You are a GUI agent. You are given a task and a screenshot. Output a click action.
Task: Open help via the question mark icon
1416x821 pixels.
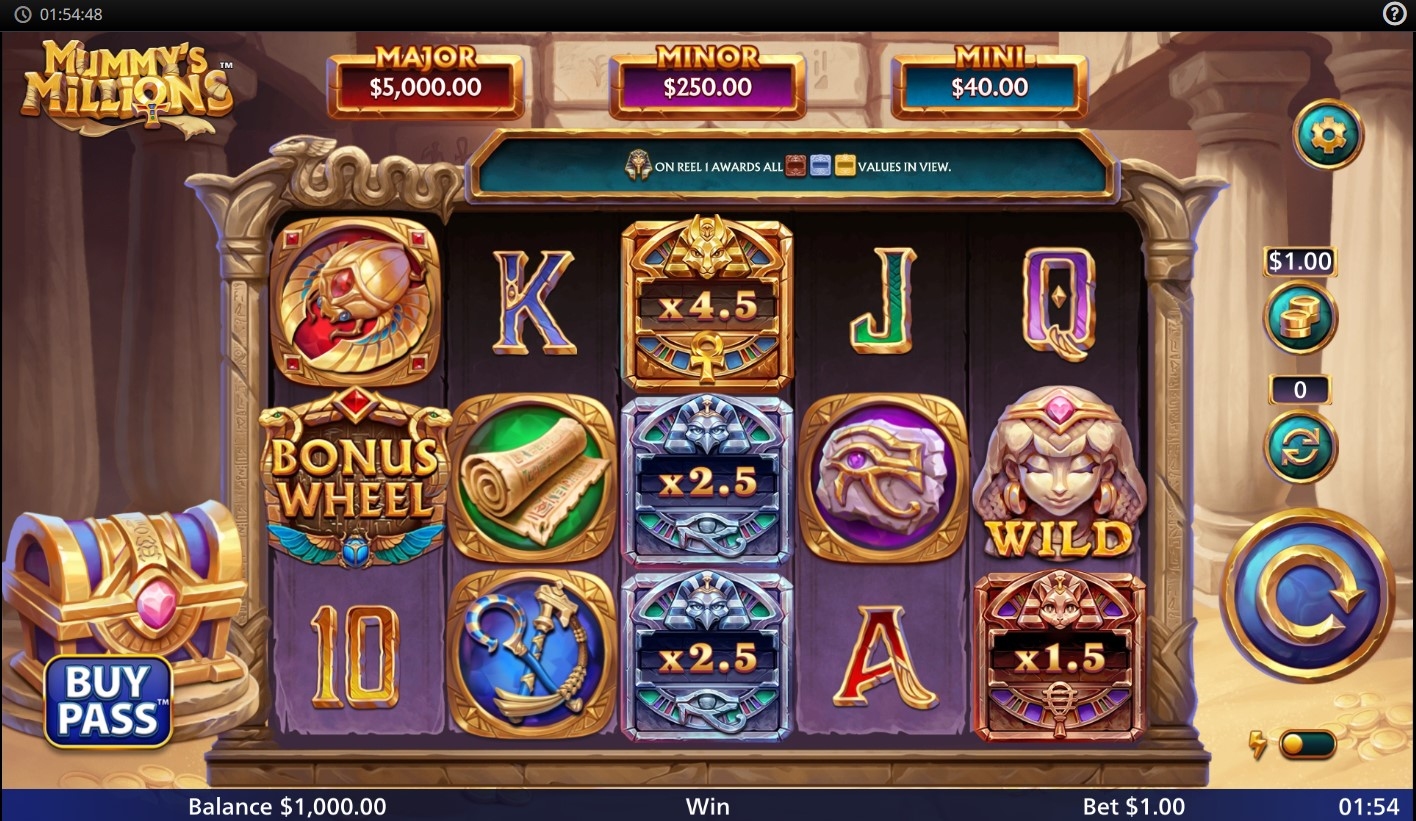pos(1395,14)
